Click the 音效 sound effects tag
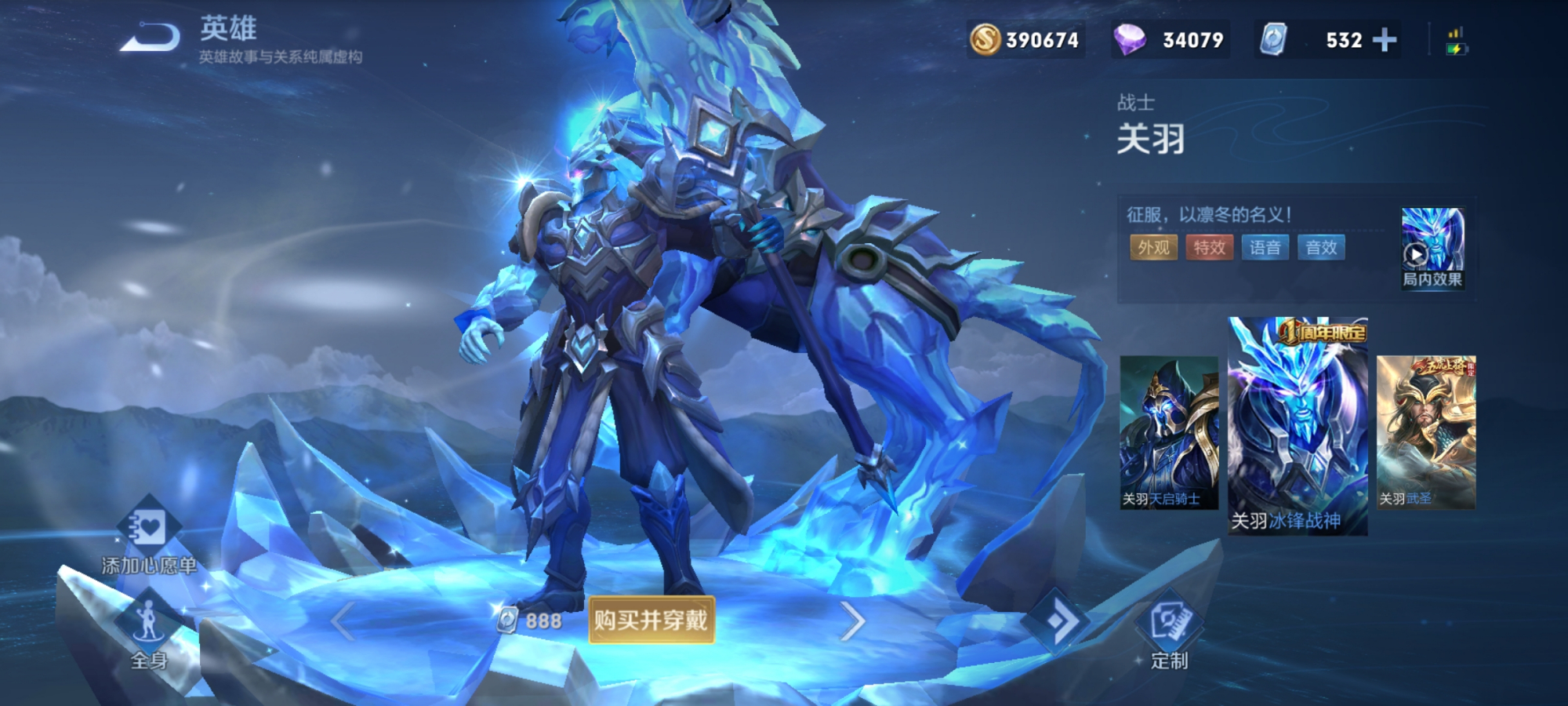Viewport: 1568px width, 706px height. click(x=1321, y=248)
